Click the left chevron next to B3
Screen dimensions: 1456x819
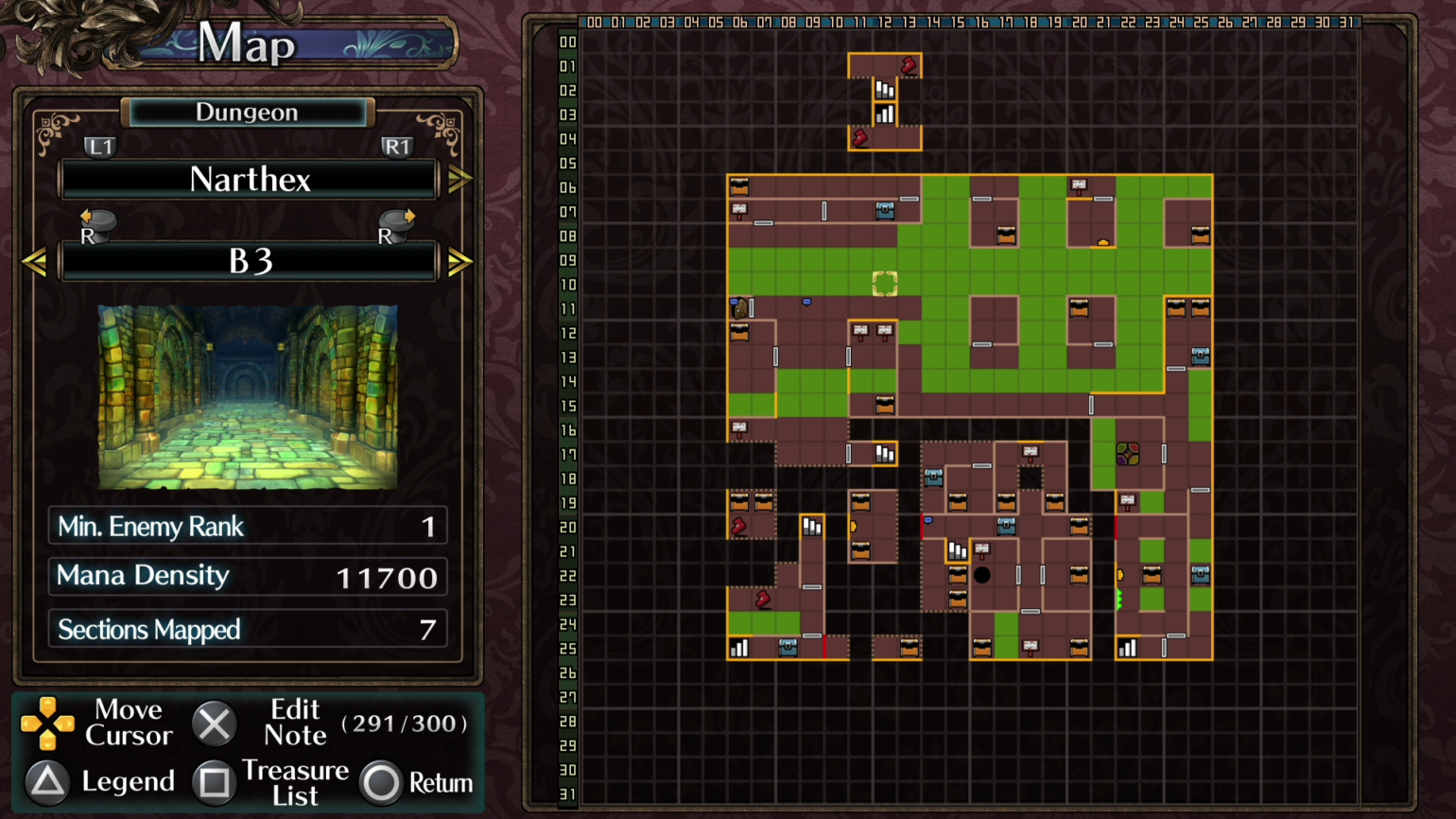pyautogui.click(x=36, y=261)
